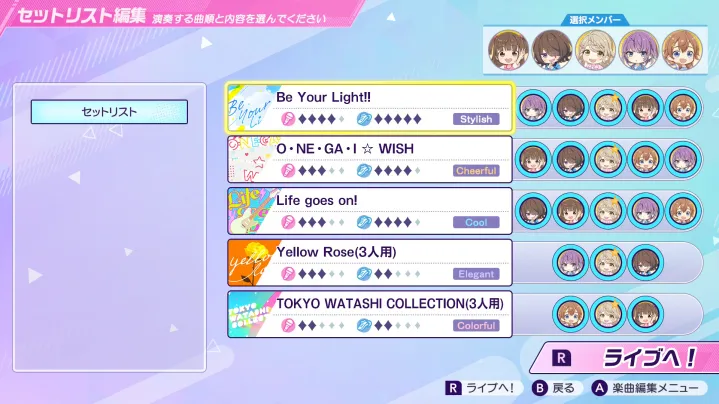Click the Yellow Rose orange album art
The height and width of the screenshot is (404, 719).
(x=251, y=262)
